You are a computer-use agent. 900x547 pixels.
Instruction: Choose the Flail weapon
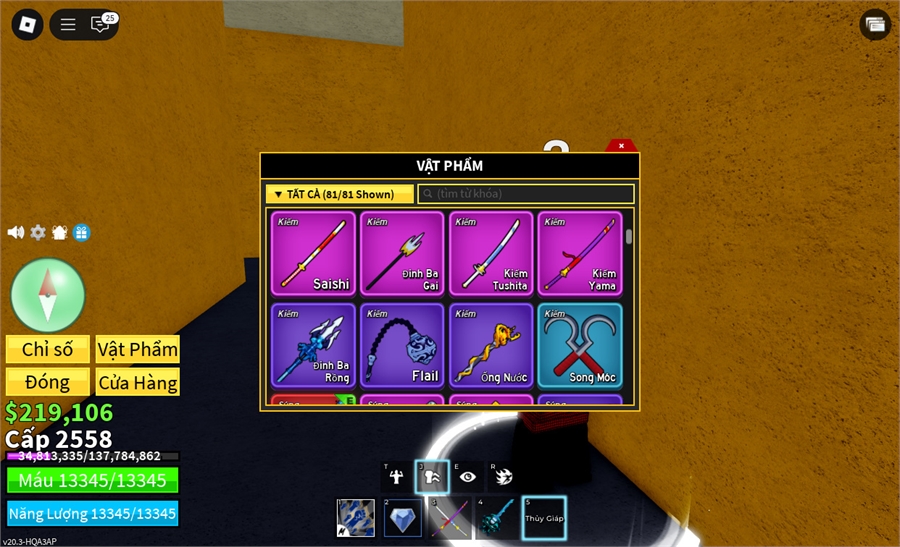click(403, 345)
